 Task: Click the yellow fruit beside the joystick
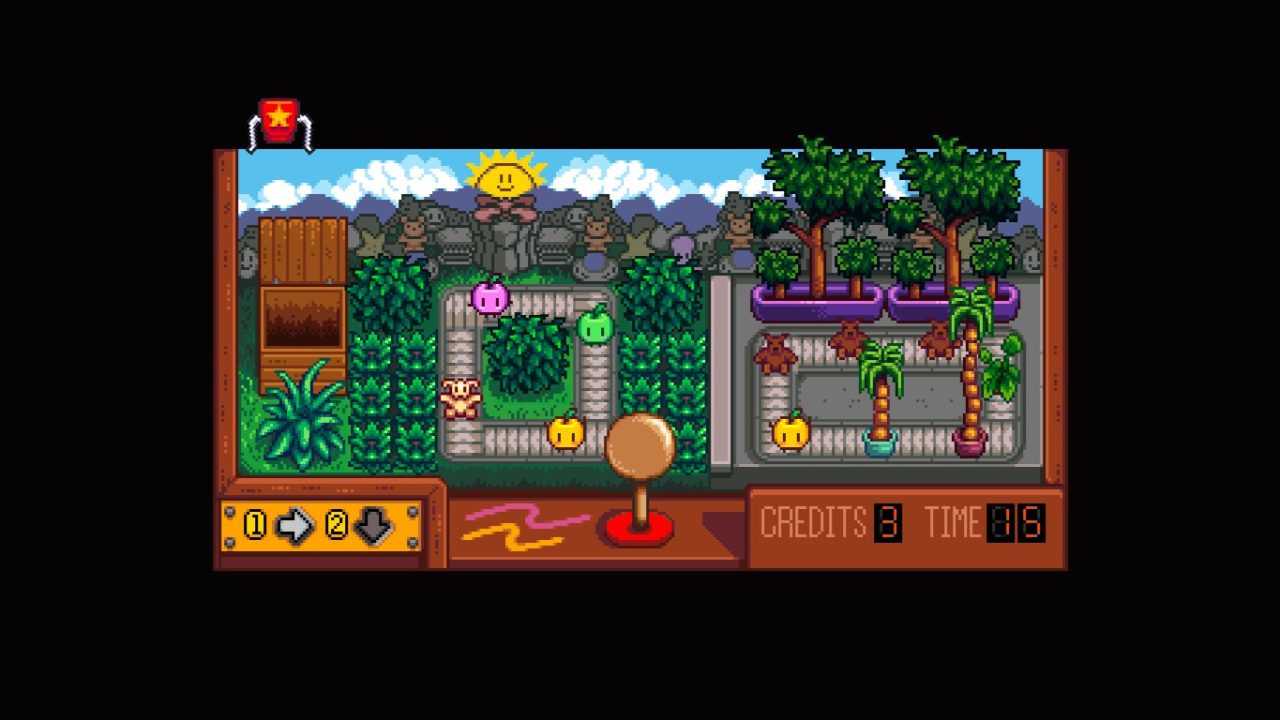pyautogui.click(x=565, y=432)
